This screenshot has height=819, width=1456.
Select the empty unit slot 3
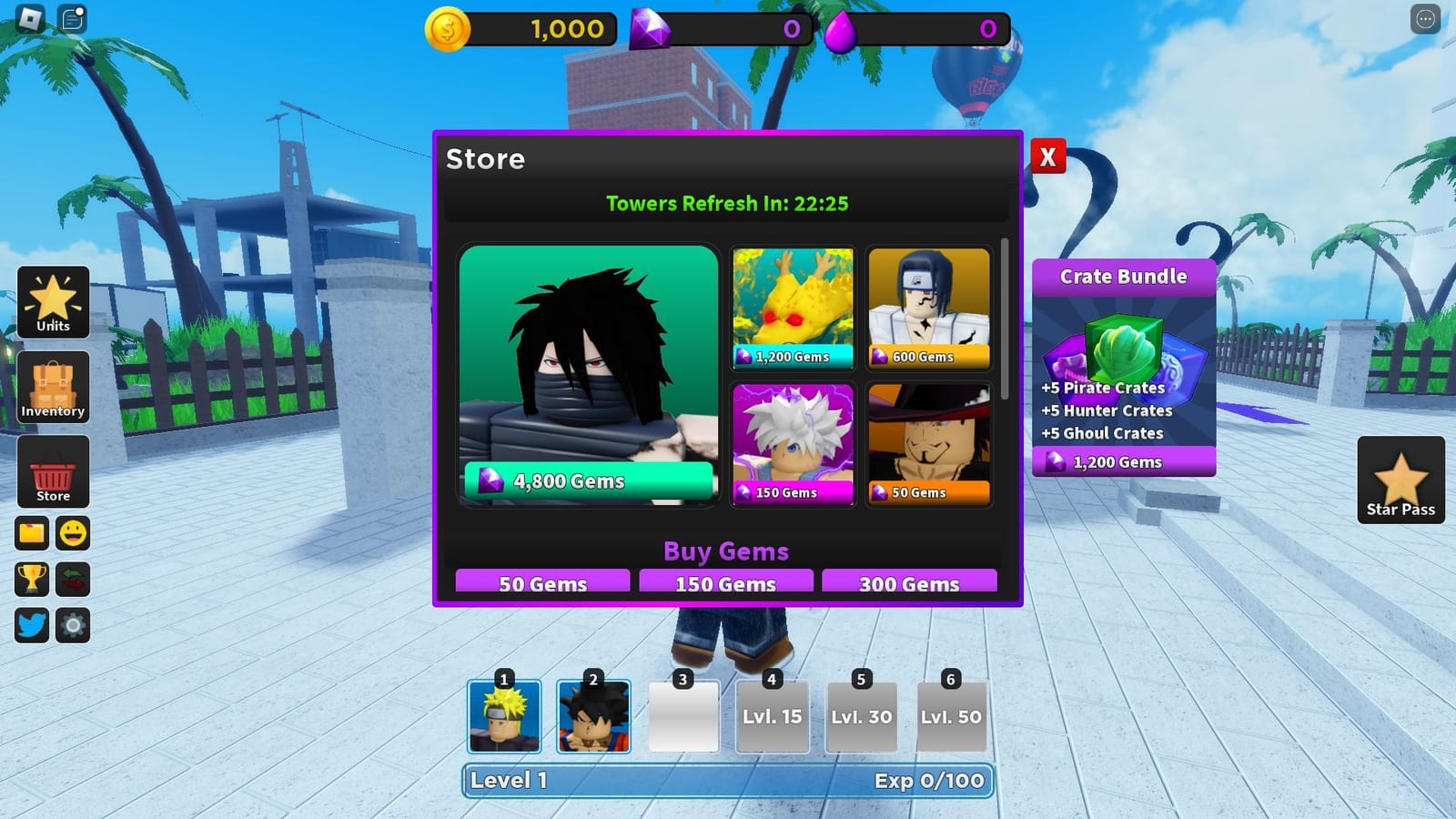pyautogui.click(x=683, y=717)
